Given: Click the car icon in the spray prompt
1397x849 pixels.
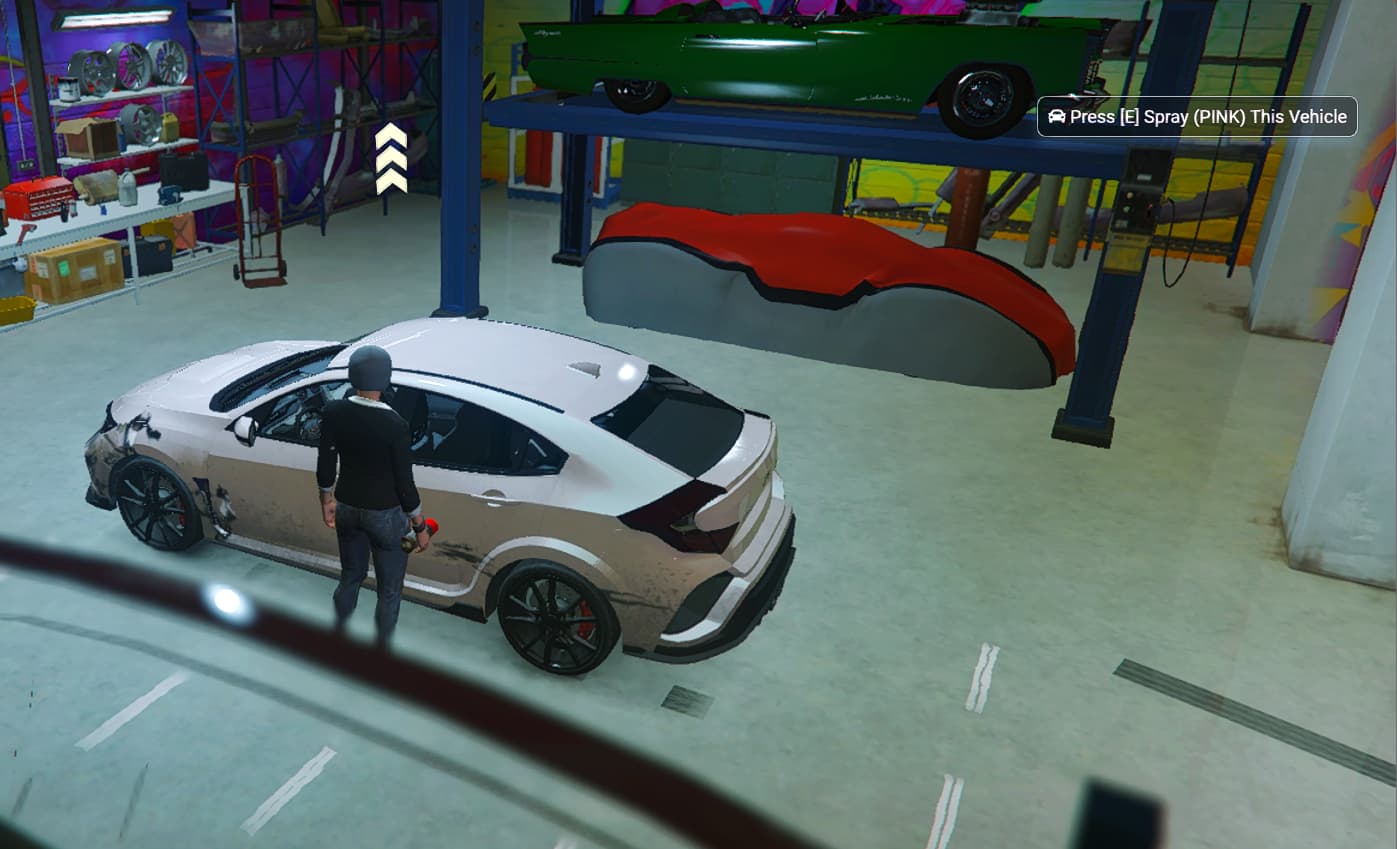Looking at the screenshot, I should [1056, 116].
